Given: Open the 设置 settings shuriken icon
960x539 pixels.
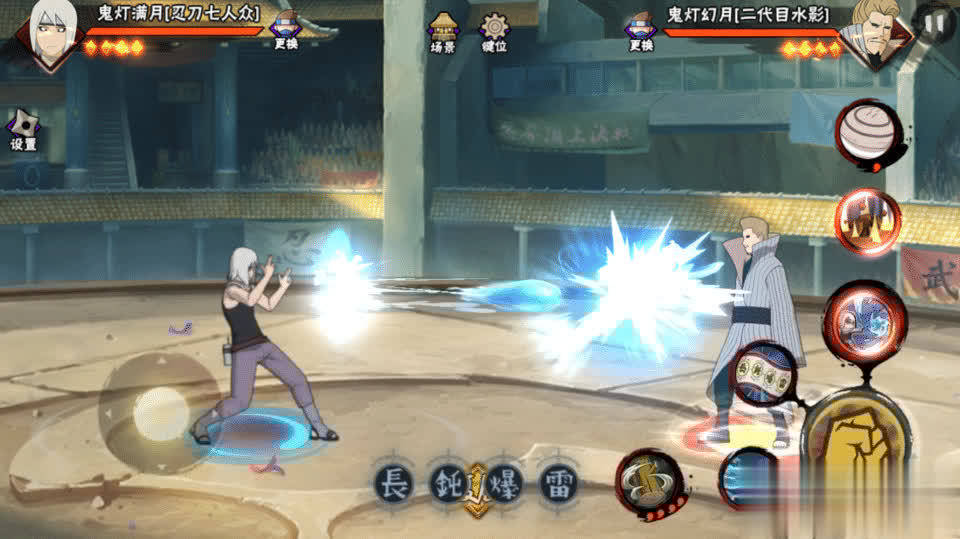Looking at the screenshot, I should (23, 130).
